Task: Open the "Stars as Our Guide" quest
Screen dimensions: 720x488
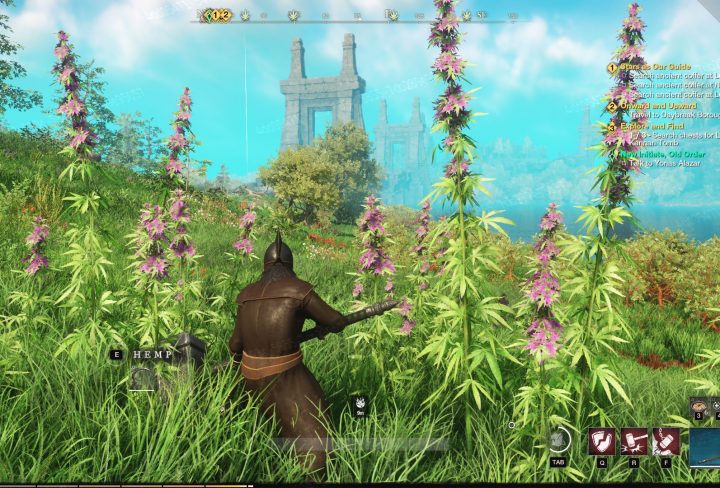Action: point(653,67)
